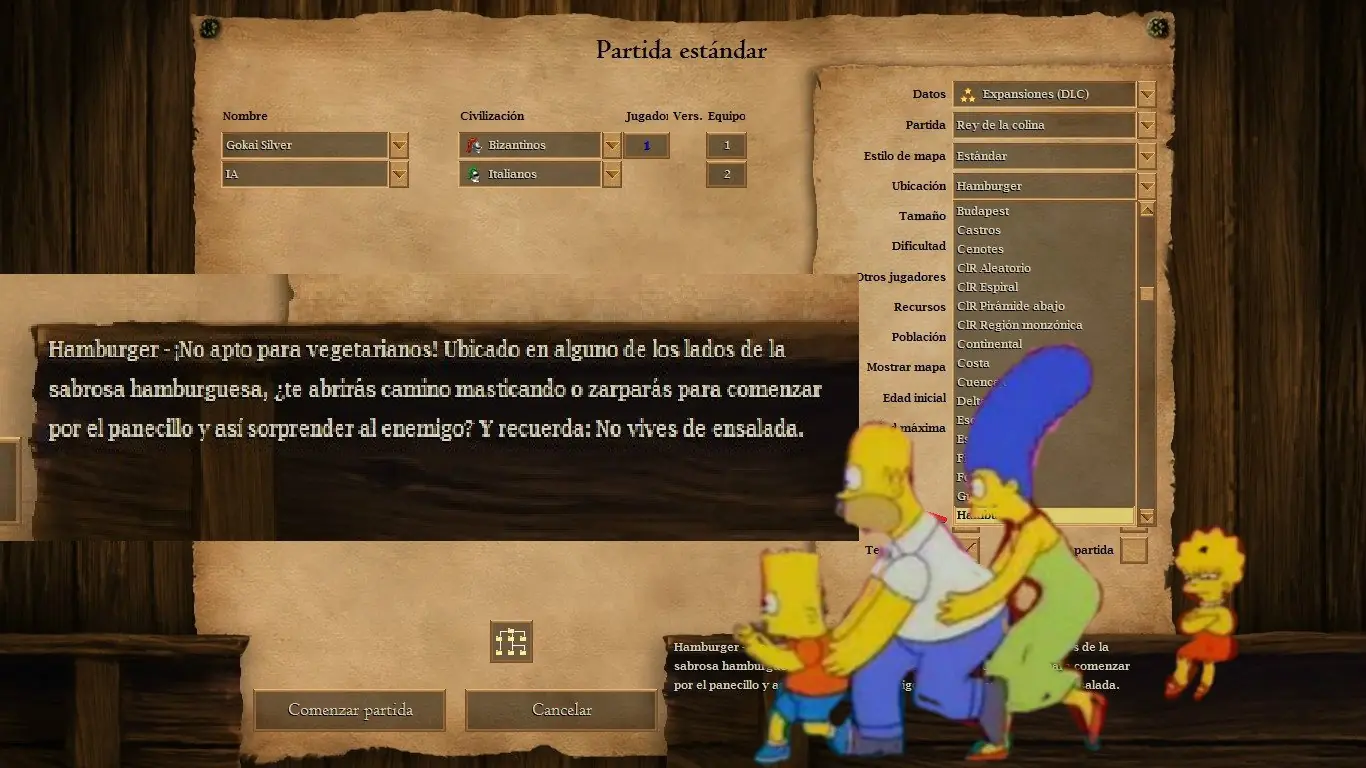Select Continental in the location list

[990, 343]
